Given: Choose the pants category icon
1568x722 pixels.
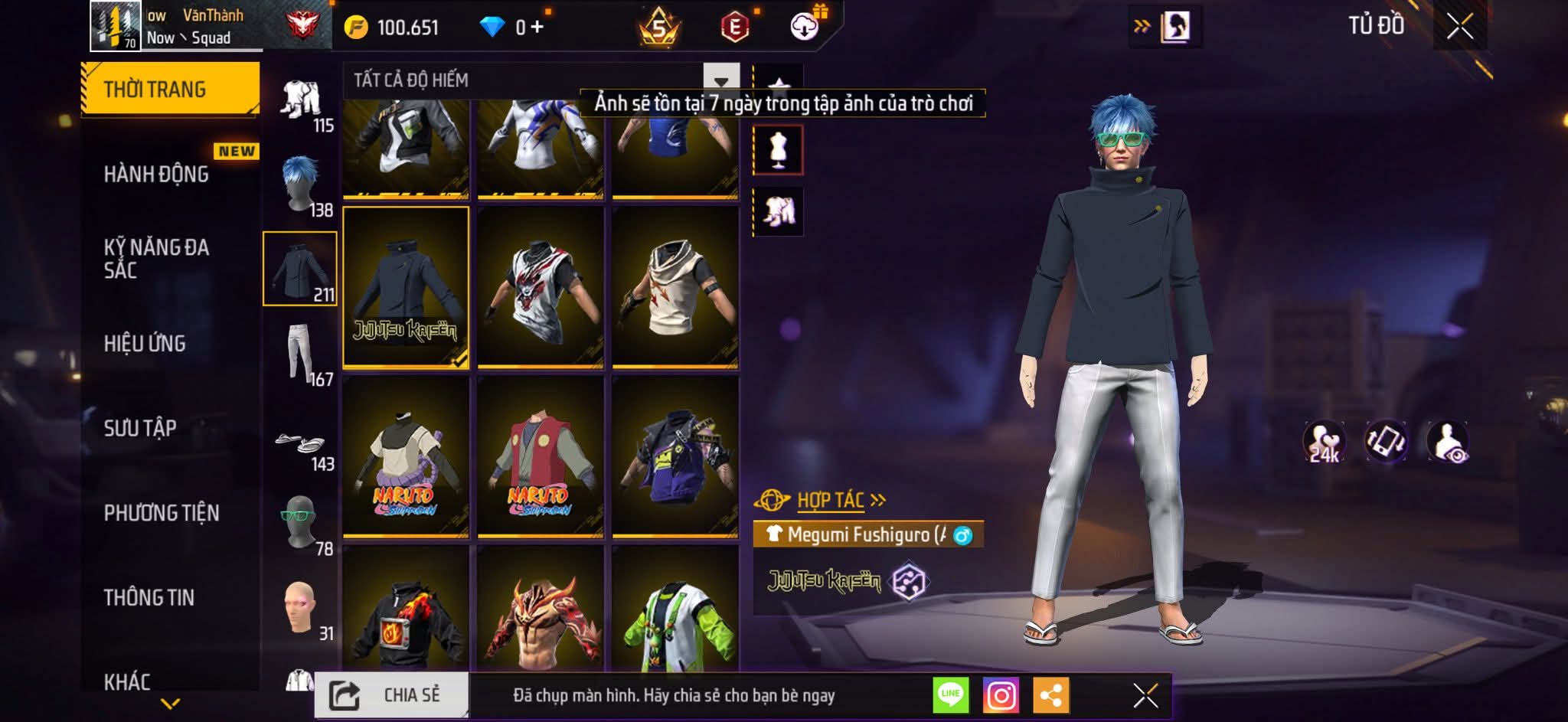Looking at the screenshot, I should click(x=300, y=352).
